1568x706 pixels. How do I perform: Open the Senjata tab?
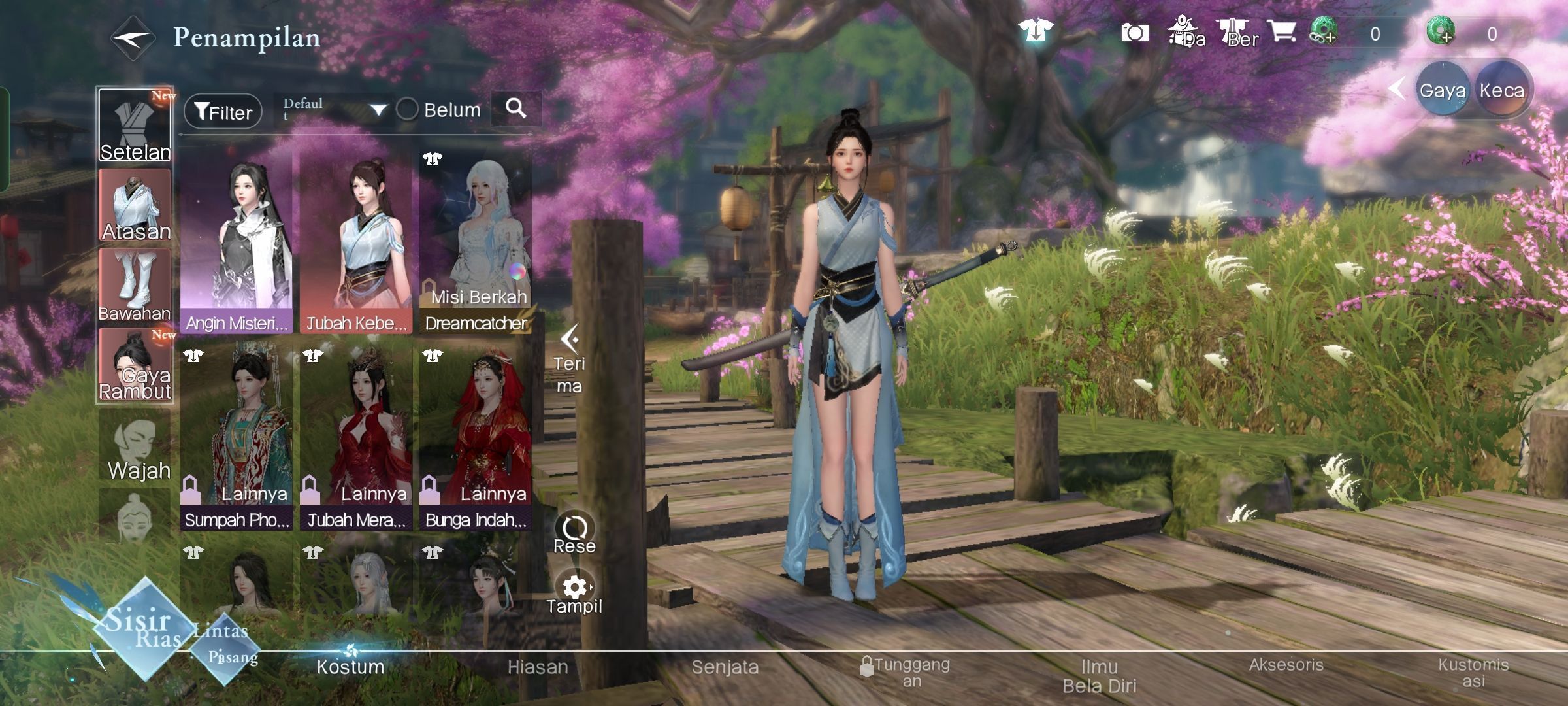(725, 667)
